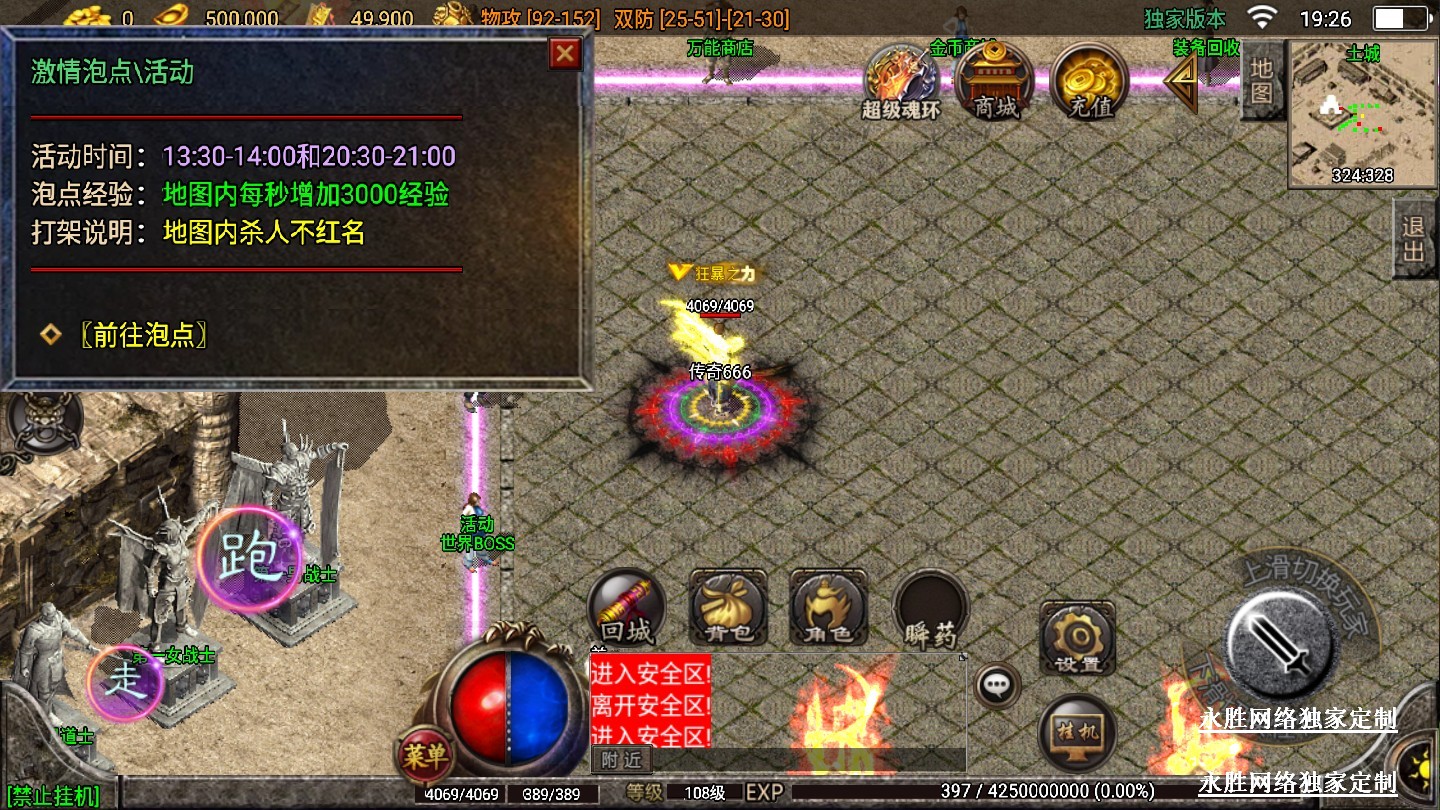Image resolution: width=1440 pixels, height=810 pixels.
Task: Select the 前往泡点 link
Action: coord(143,335)
